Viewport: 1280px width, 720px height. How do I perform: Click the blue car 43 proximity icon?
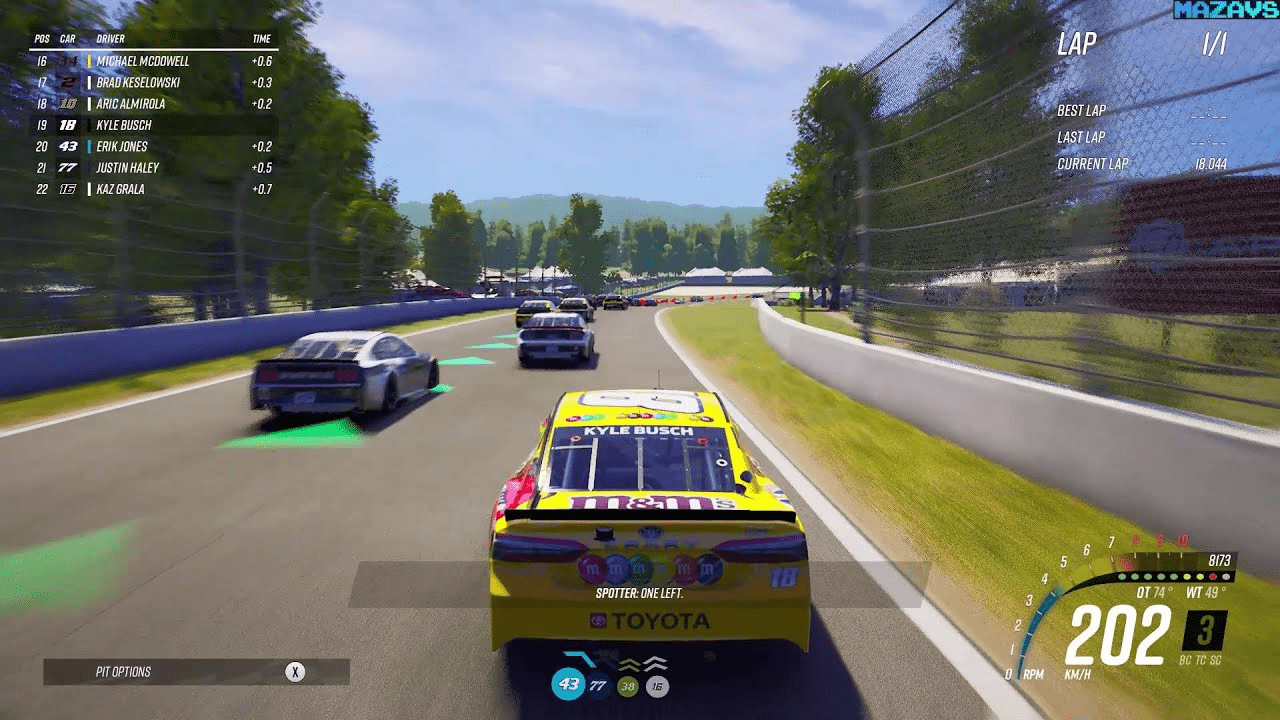point(569,685)
